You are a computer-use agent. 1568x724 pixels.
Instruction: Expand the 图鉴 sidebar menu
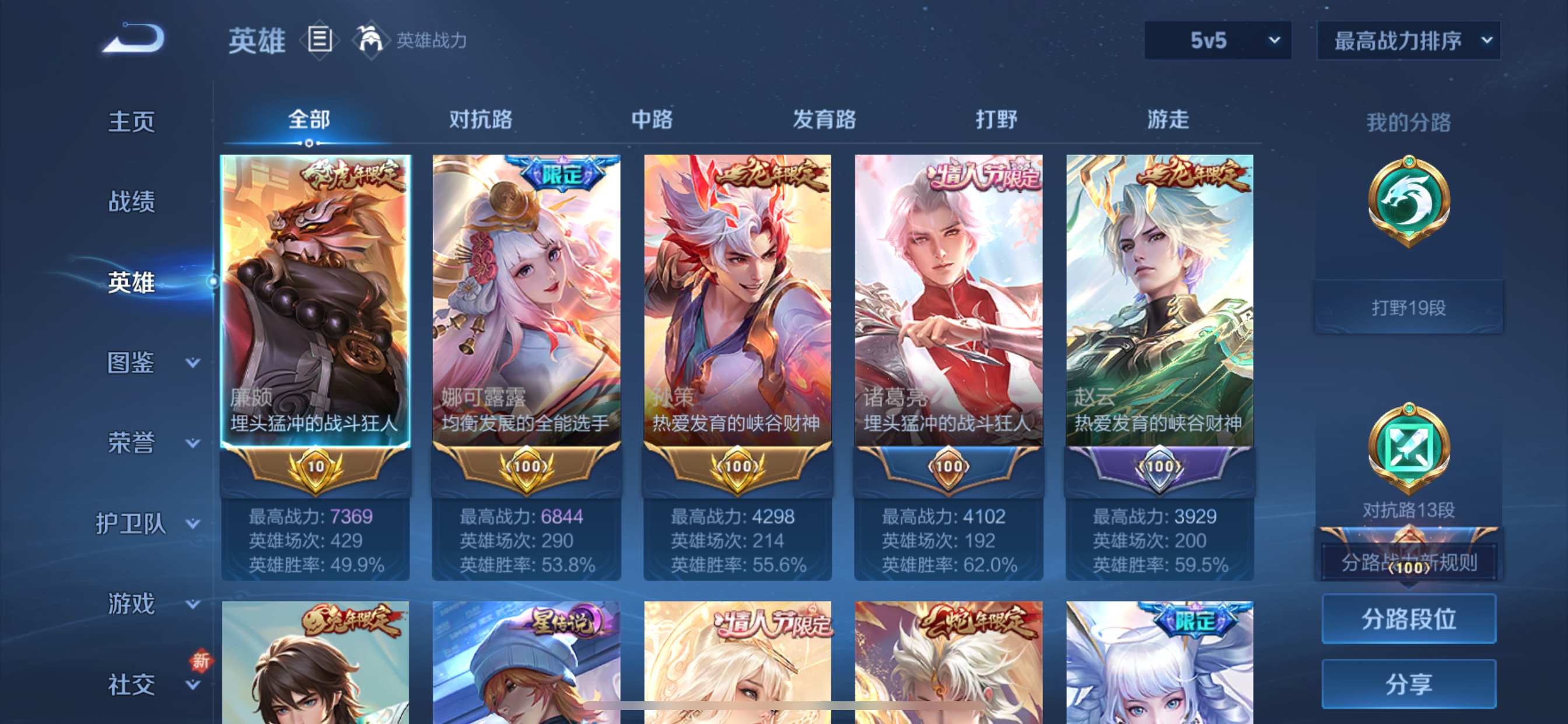tap(152, 363)
